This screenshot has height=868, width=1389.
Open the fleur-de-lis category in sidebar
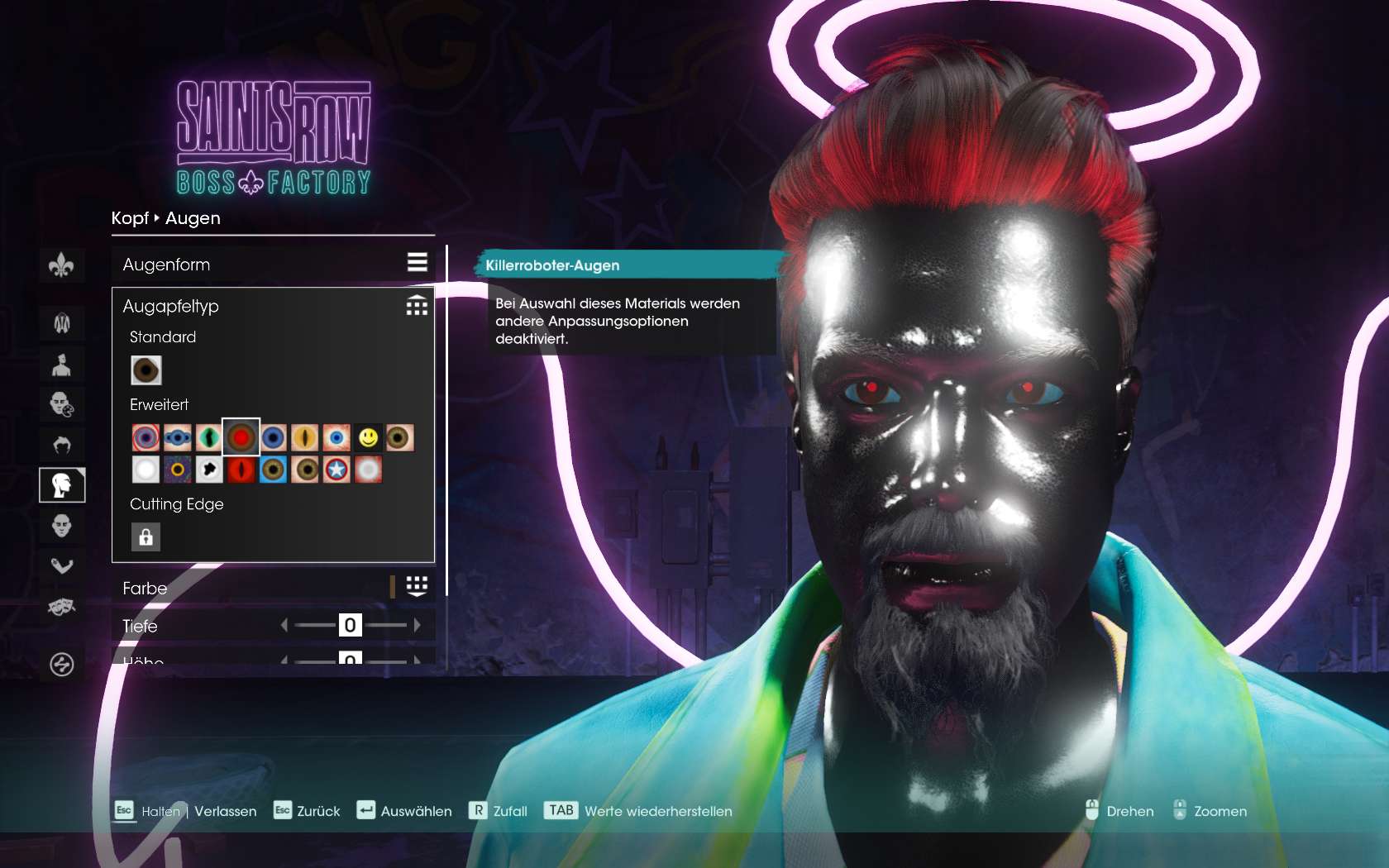tap(62, 266)
